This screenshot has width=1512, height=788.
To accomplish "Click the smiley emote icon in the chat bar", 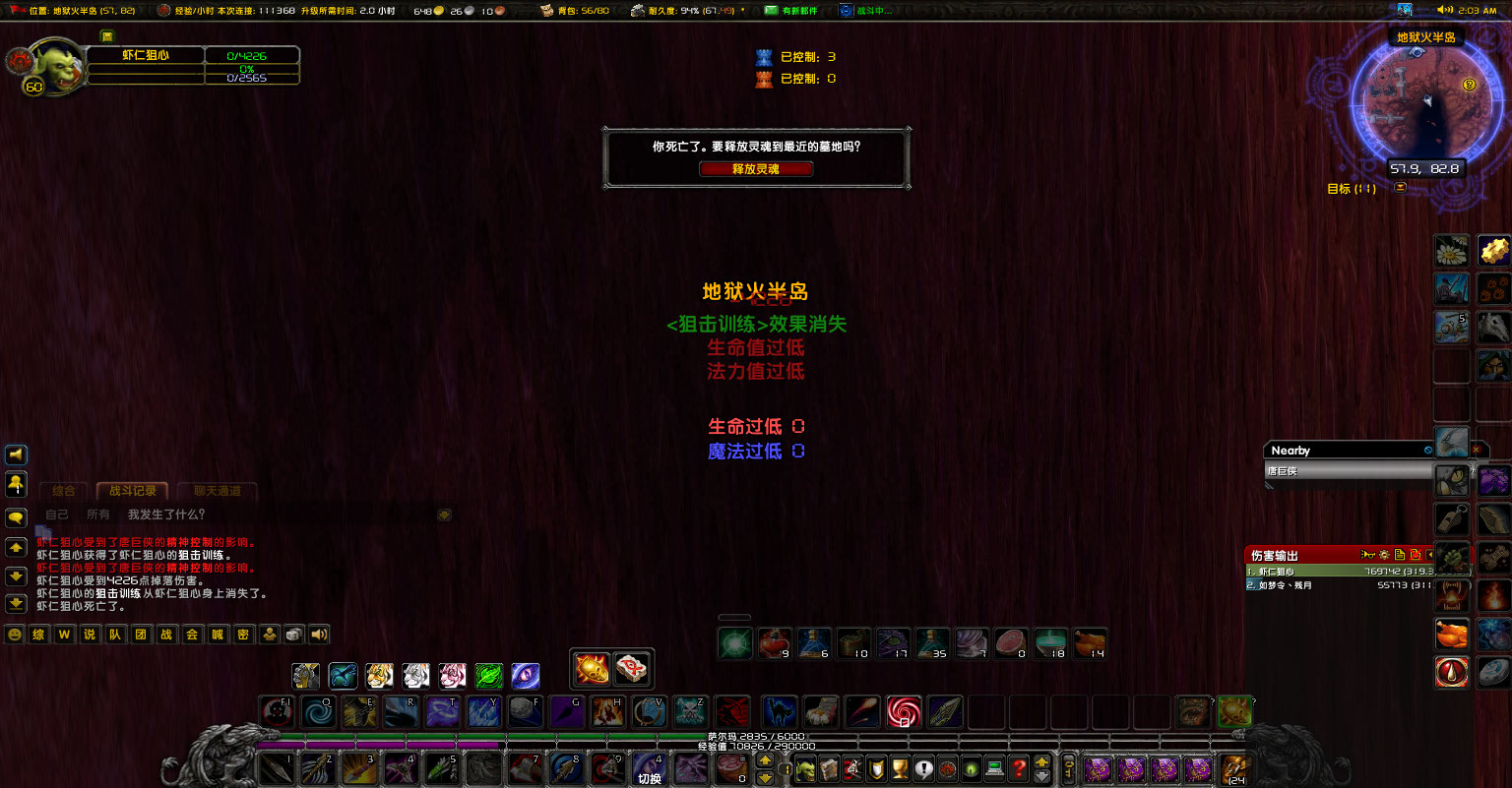I will pos(15,634).
